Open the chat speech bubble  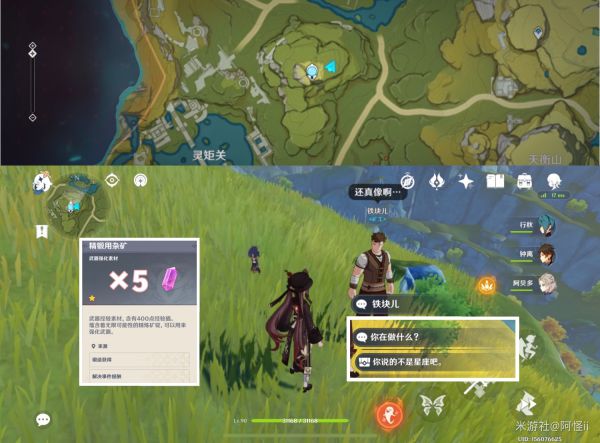pos(43,420)
